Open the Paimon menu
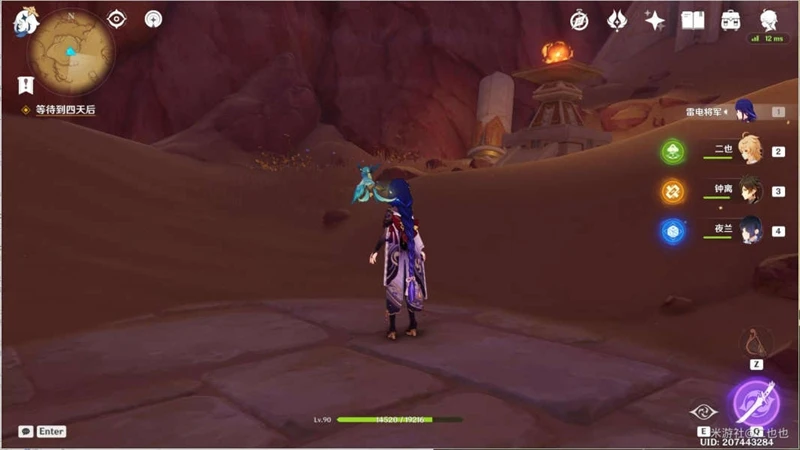 (x=24, y=21)
